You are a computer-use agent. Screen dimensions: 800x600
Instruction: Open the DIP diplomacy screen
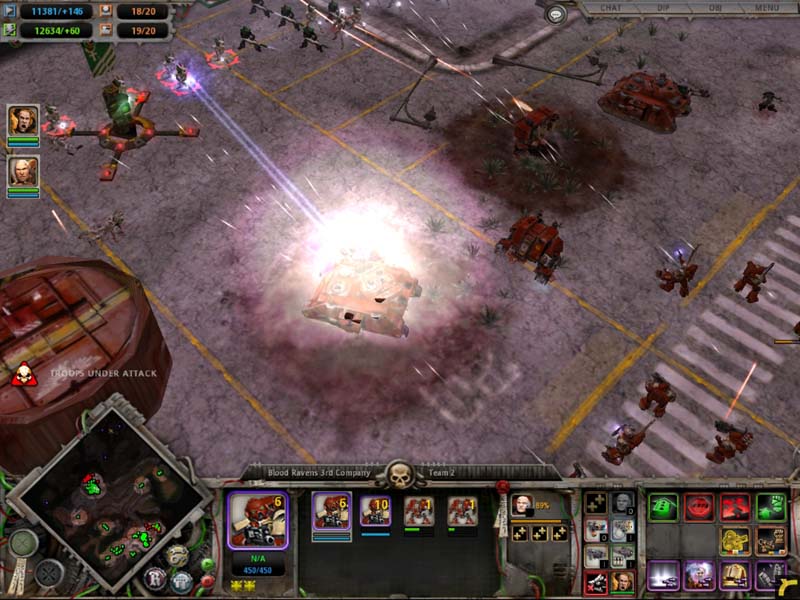coord(662,8)
